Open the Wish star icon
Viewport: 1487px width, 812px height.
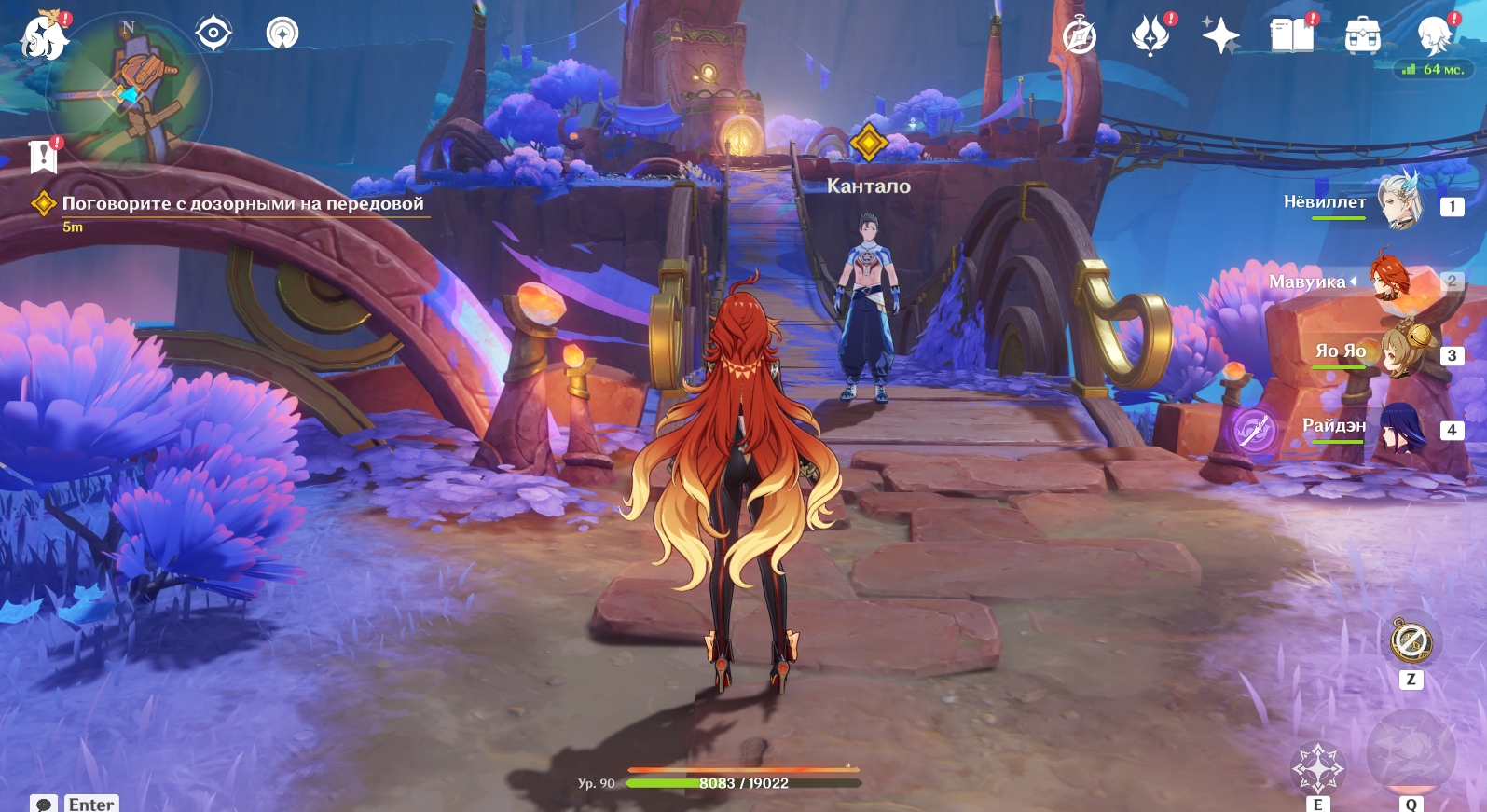1220,37
